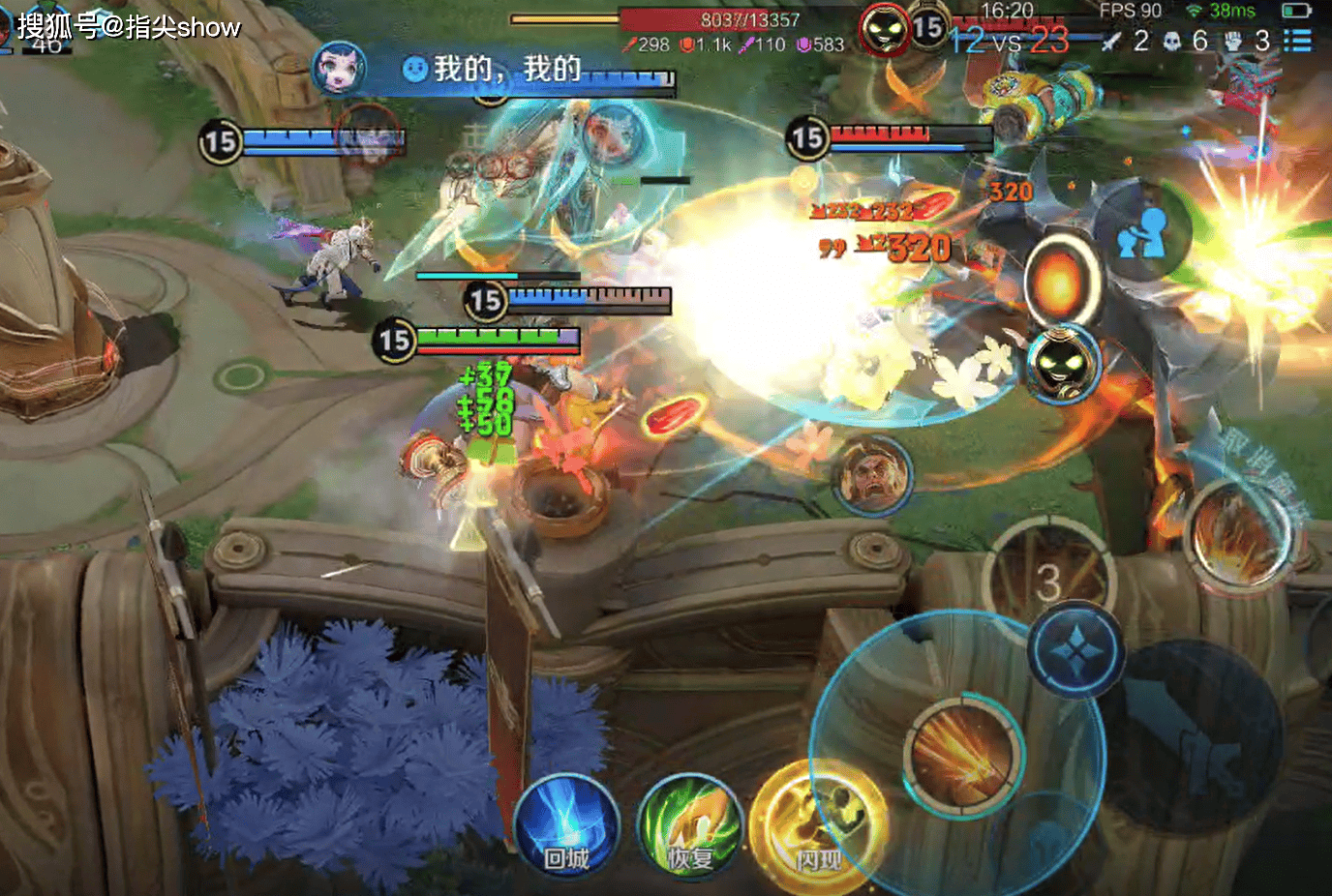Viewport: 1332px width, 896px height.
Task: Target the green-eyed hooded hero portrait
Action: tap(1063, 364)
